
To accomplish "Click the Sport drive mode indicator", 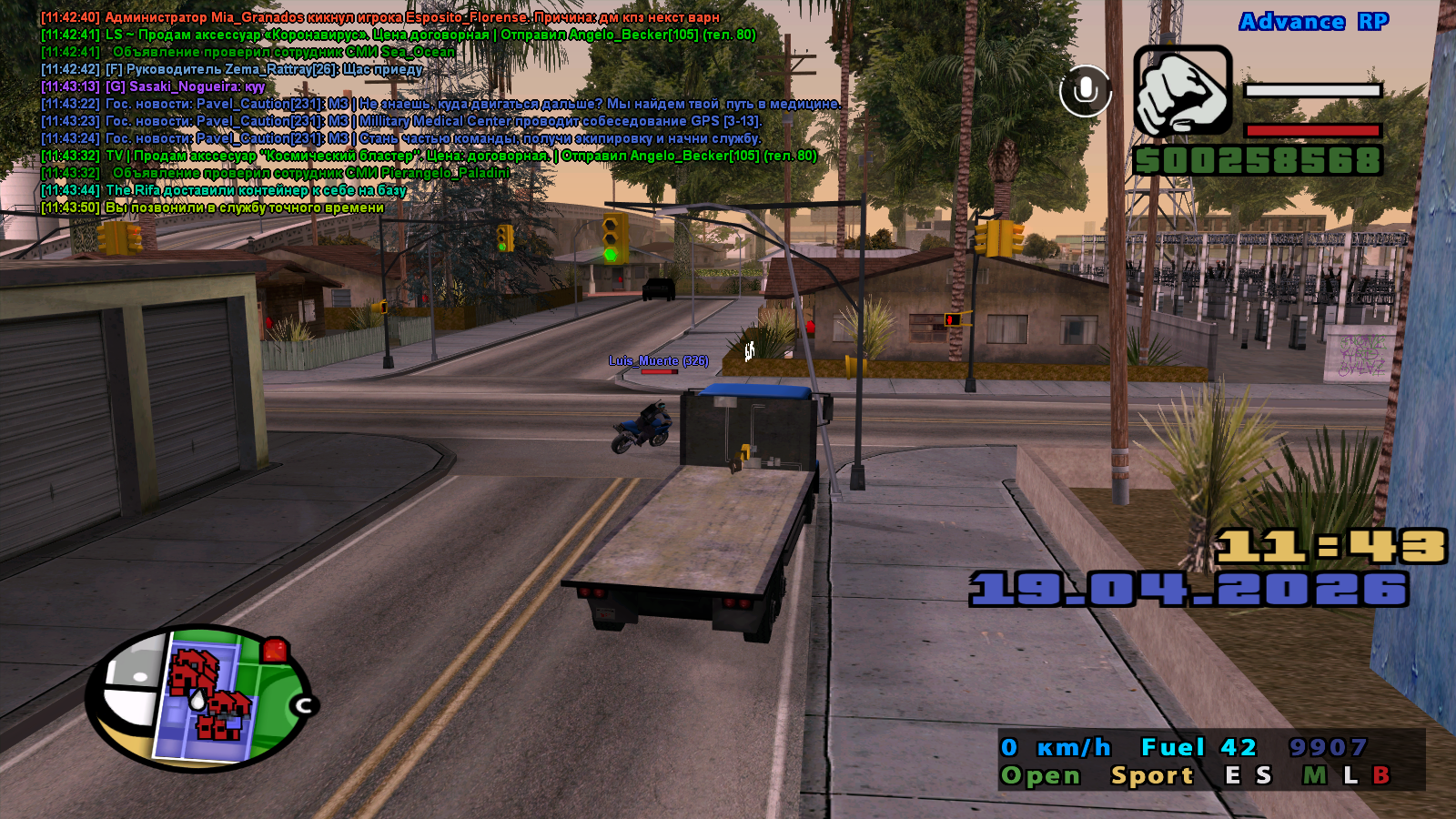I will [1152, 775].
